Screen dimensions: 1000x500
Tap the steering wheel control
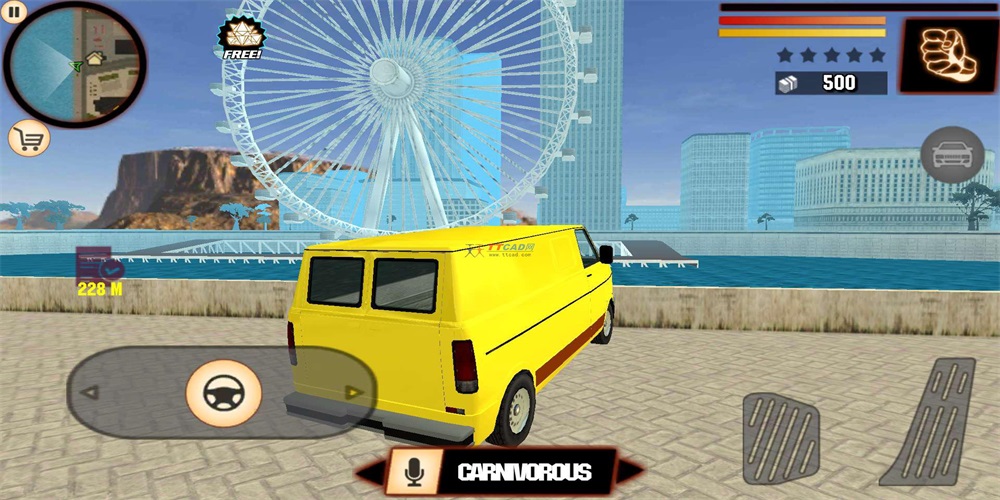coord(223,393)
